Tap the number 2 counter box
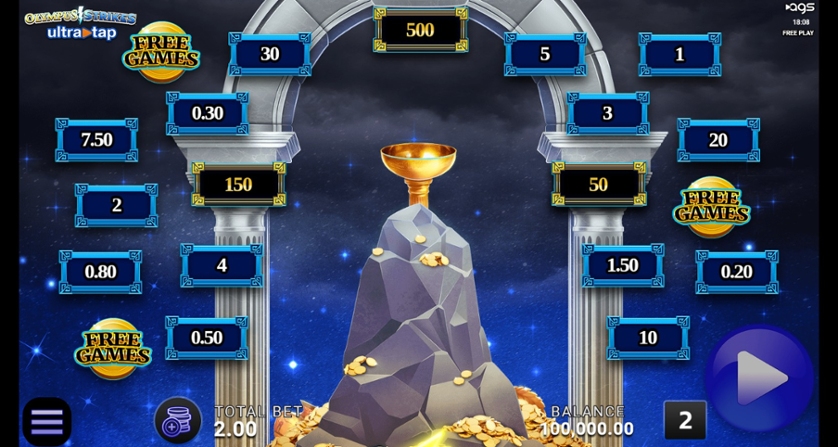Screen dimensions: 838x447 pos(685,421)
